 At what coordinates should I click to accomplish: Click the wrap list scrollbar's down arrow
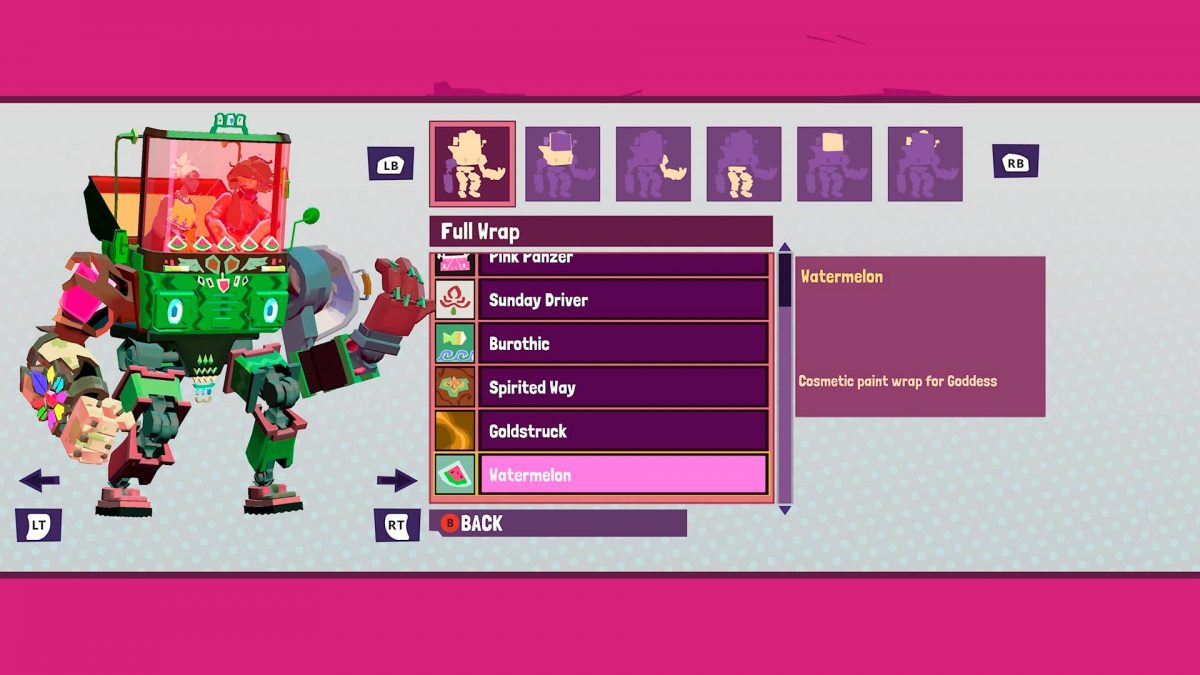pyautogui.click(x=785, y=510)
